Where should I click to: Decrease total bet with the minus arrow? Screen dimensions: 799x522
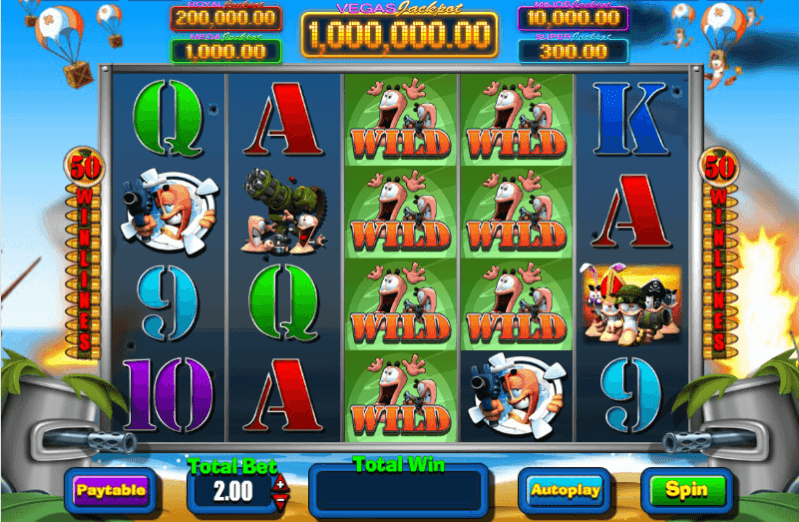coord(280,498)
